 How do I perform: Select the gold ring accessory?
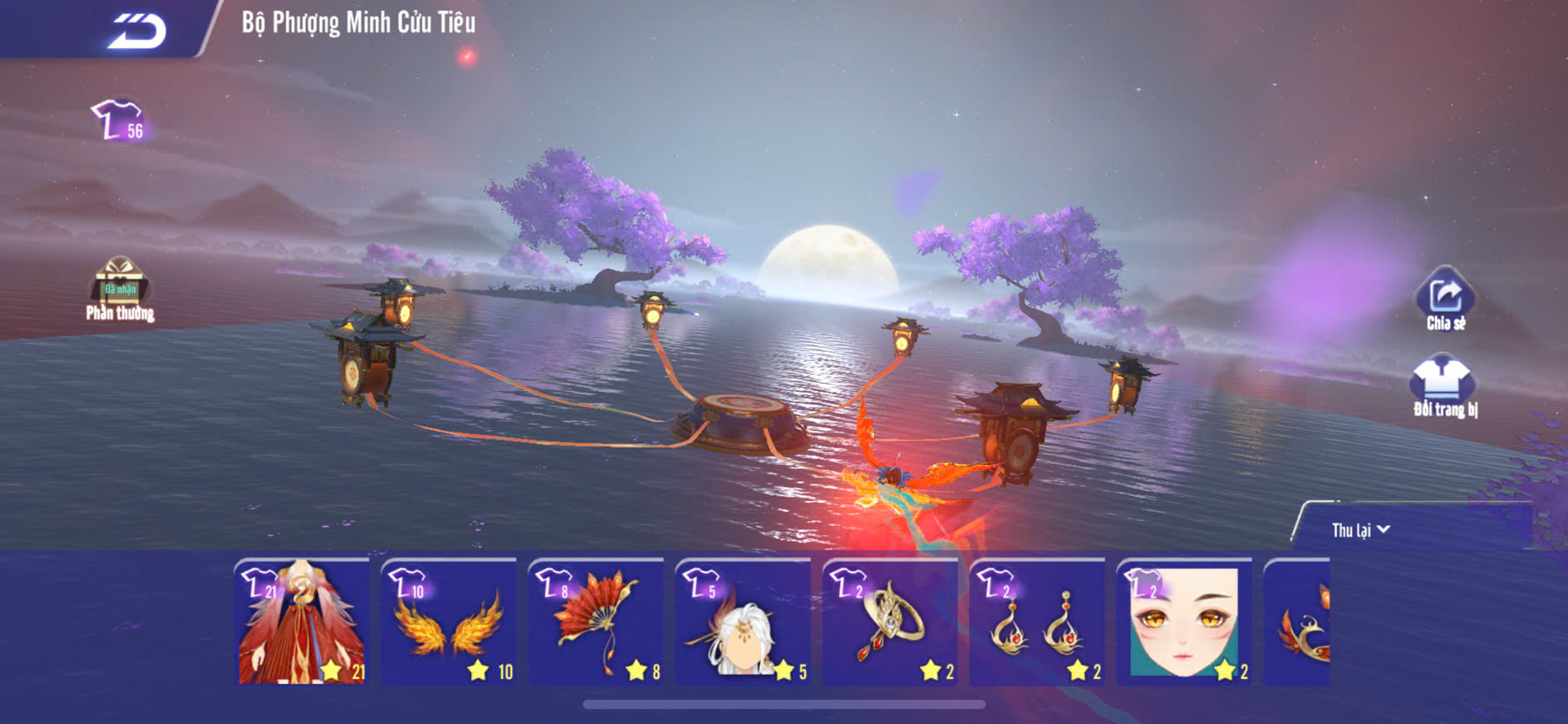click(890, 622)
